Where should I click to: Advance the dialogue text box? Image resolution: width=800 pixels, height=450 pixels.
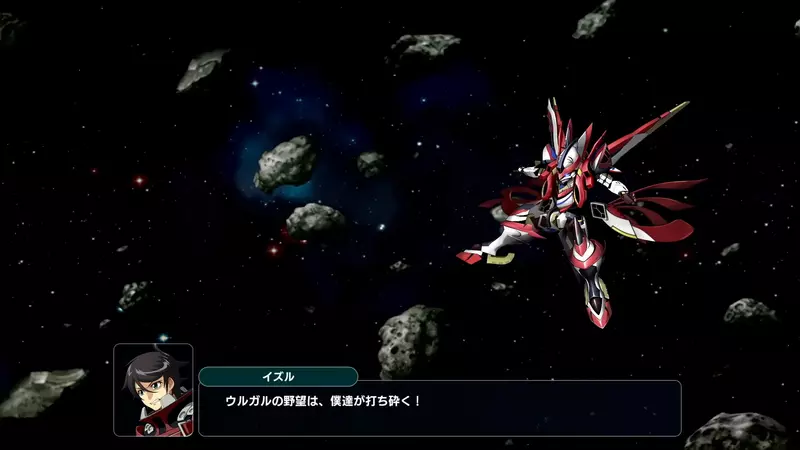tap(440, 408)
